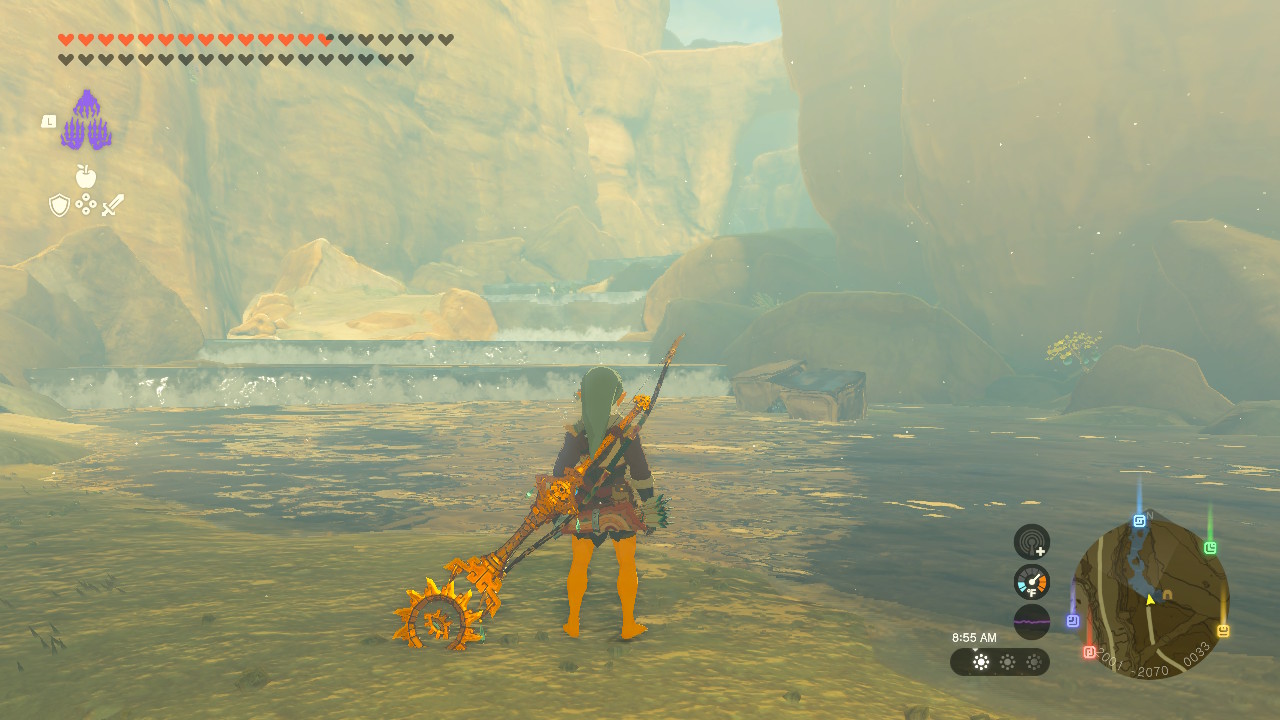Viewport: 1280px width, 720px height.
Task: Select the shield quick-swap icon
Action: [x=59, y=205]
